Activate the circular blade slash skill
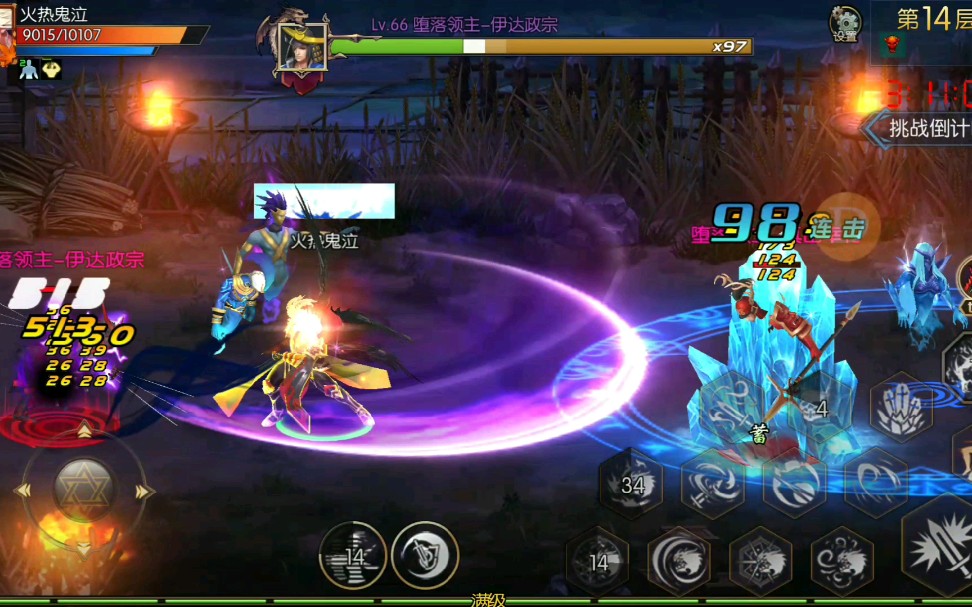 (x=795, y=484)
